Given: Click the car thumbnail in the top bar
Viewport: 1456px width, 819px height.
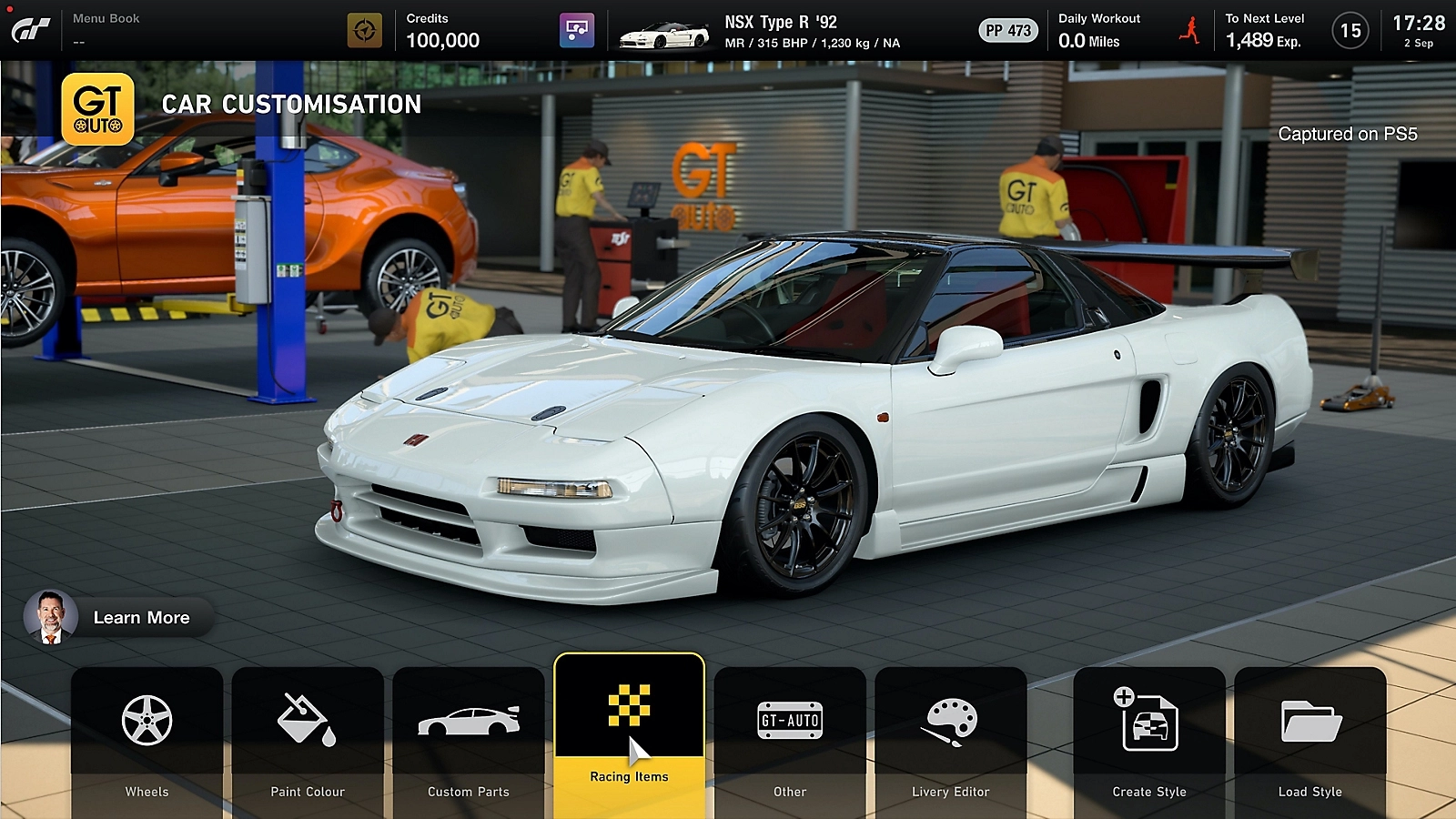Looking at the screenshot, I should click(x=662, y=29).
